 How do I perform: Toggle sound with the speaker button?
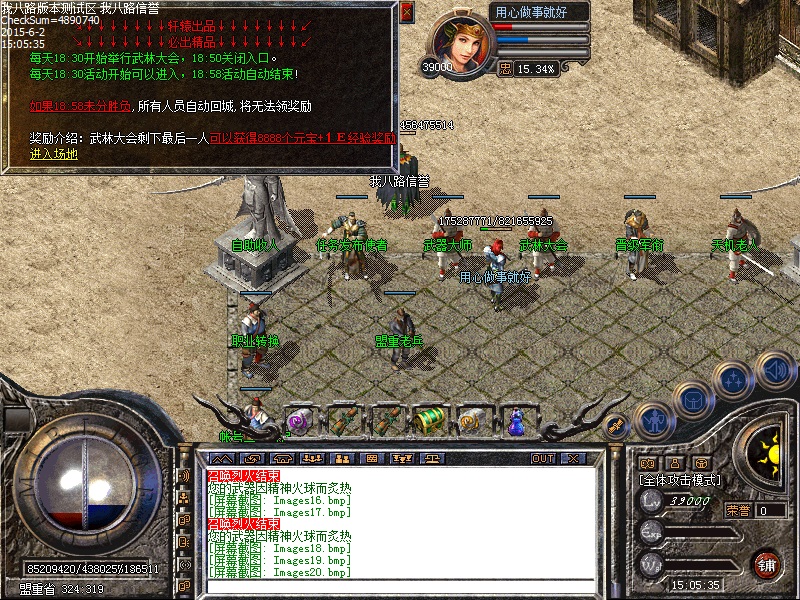[x=774, y=369]
